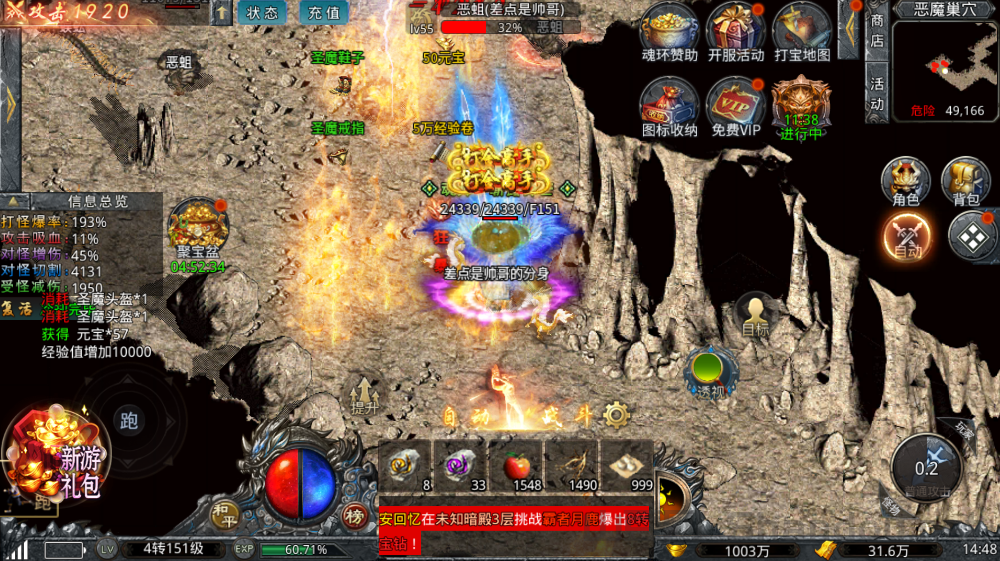Toggle 自动 auto-combat crossed swords button
Image resolution: width=1000 pixels, height=561 pixels.
pos(906,238)
